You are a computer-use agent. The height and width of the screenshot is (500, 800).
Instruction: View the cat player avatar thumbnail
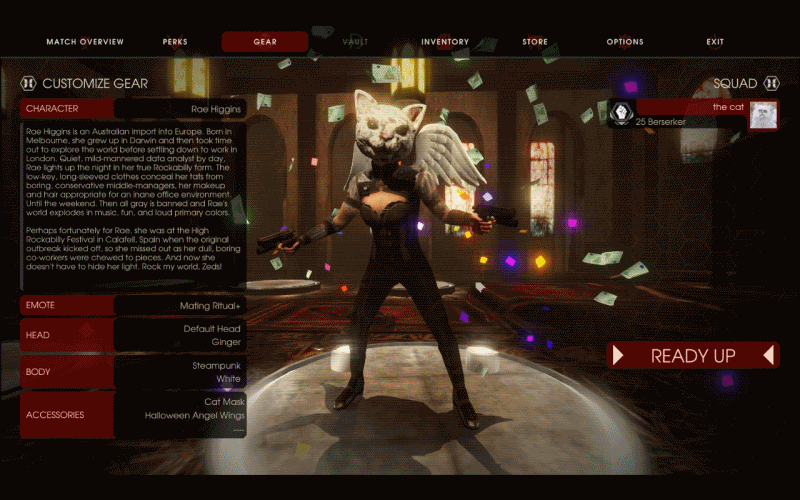(x=764, y=115)
